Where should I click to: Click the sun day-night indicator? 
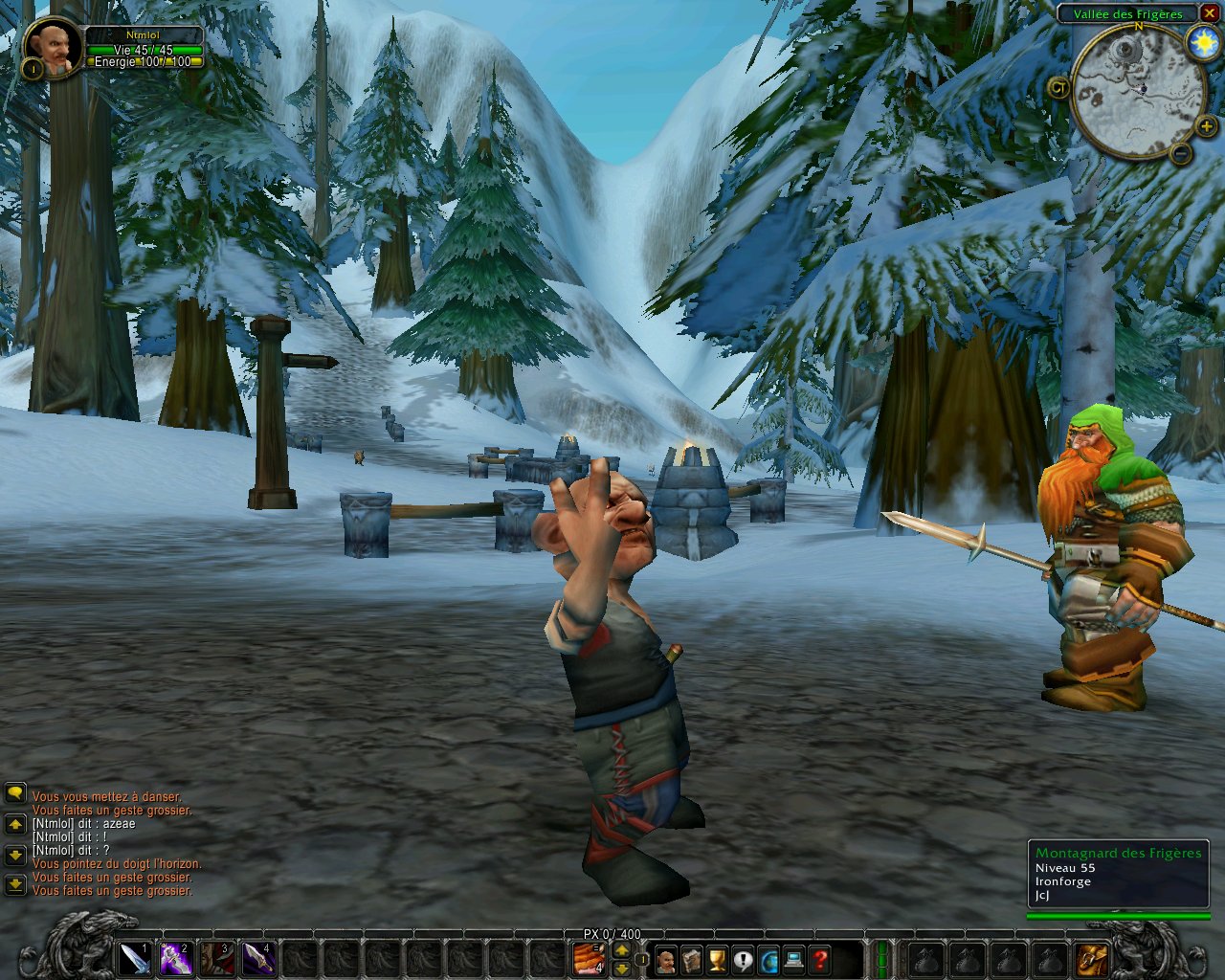[x=1202, y=43]
